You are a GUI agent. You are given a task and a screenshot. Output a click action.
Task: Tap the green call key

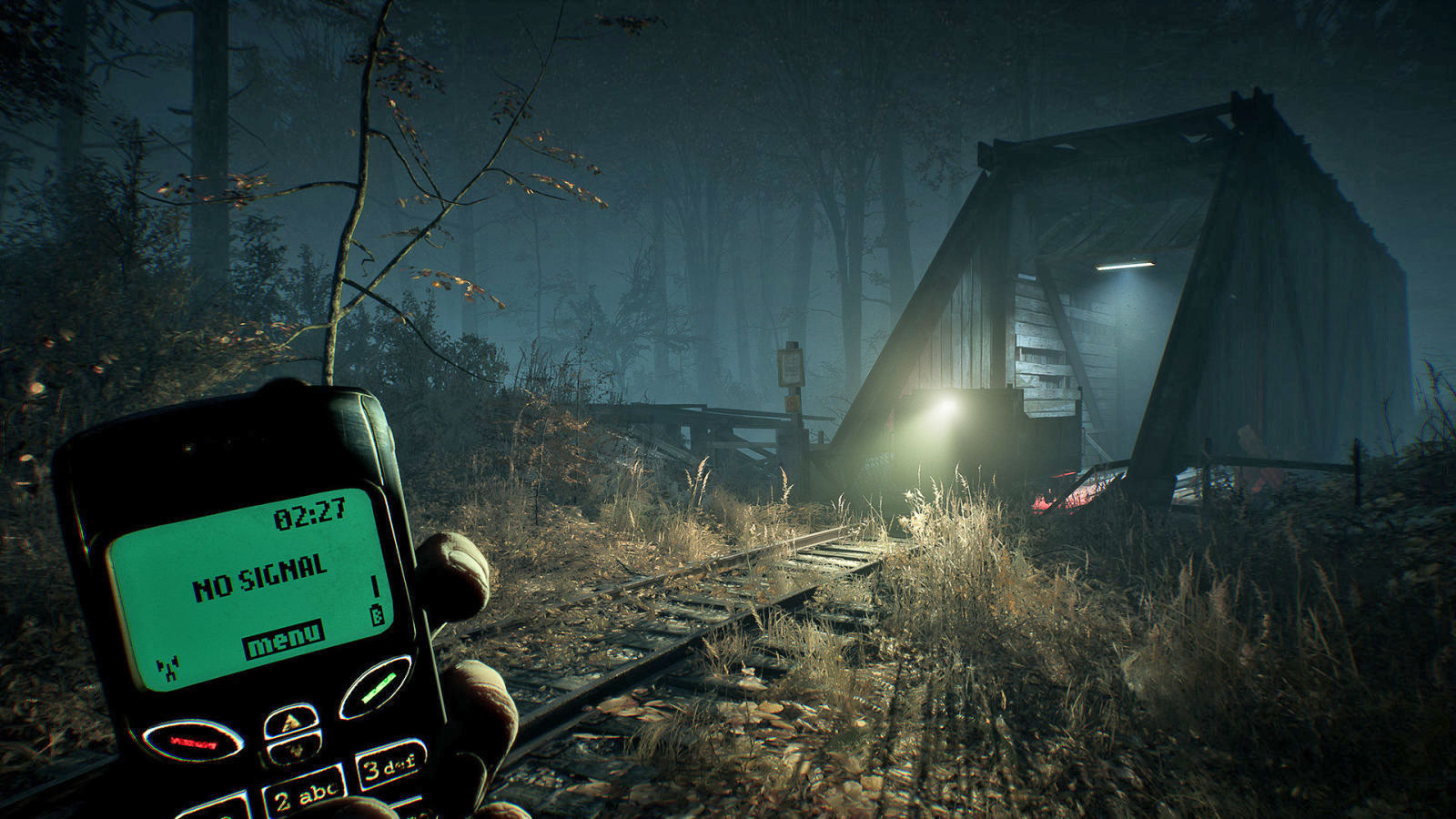(376, 687)
